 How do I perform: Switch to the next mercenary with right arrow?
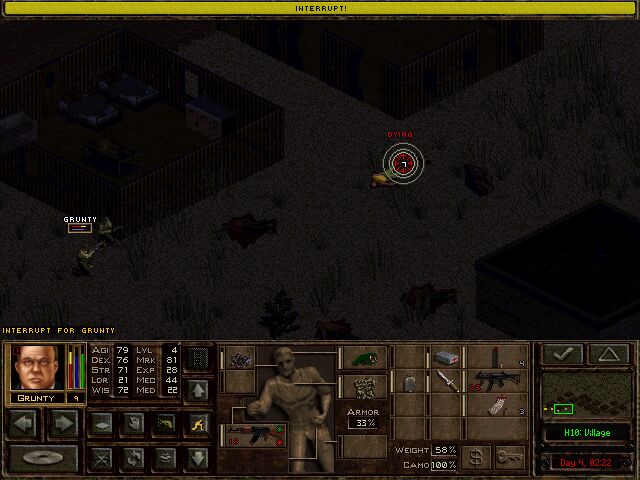click(62, 423)
